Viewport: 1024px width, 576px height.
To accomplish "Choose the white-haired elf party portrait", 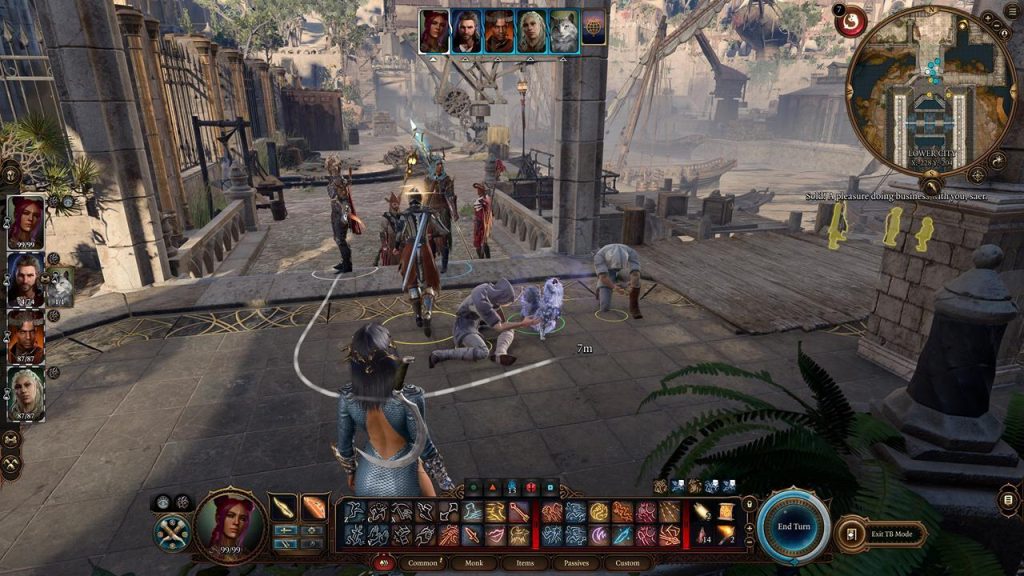I will [26, 392].
